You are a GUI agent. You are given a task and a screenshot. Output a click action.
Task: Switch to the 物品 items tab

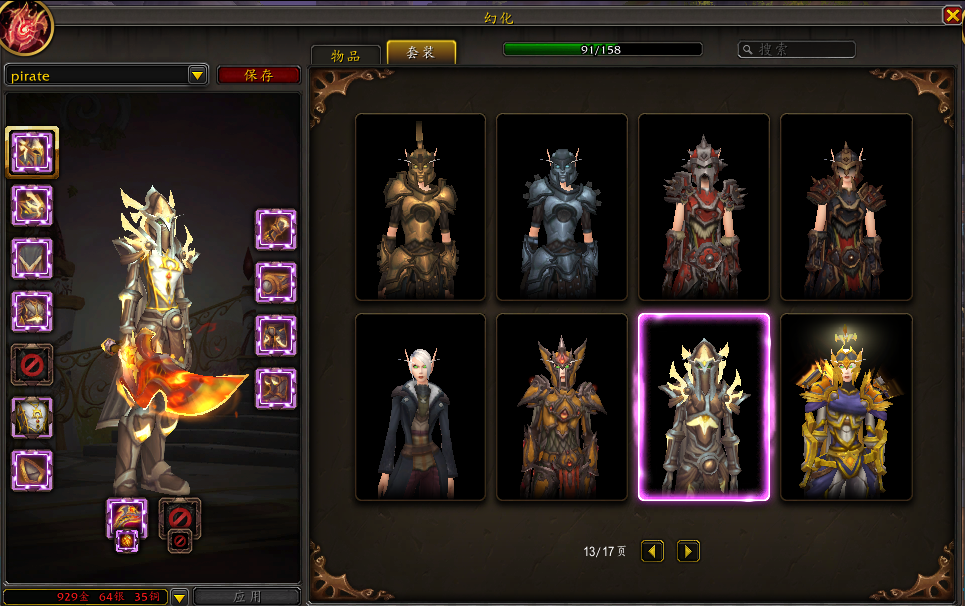345,55
